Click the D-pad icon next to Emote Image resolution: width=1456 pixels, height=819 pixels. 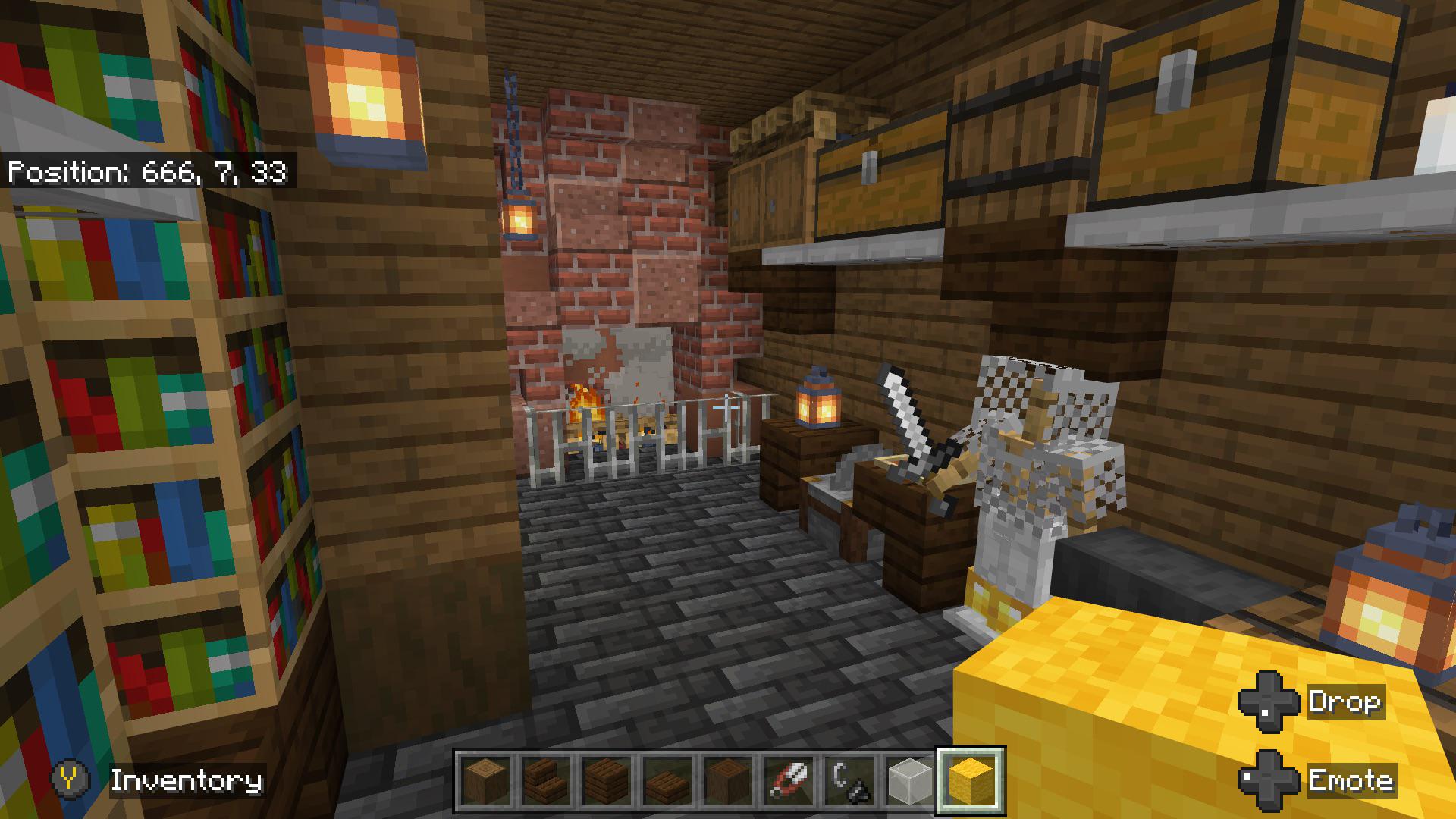pos(1269,780)
